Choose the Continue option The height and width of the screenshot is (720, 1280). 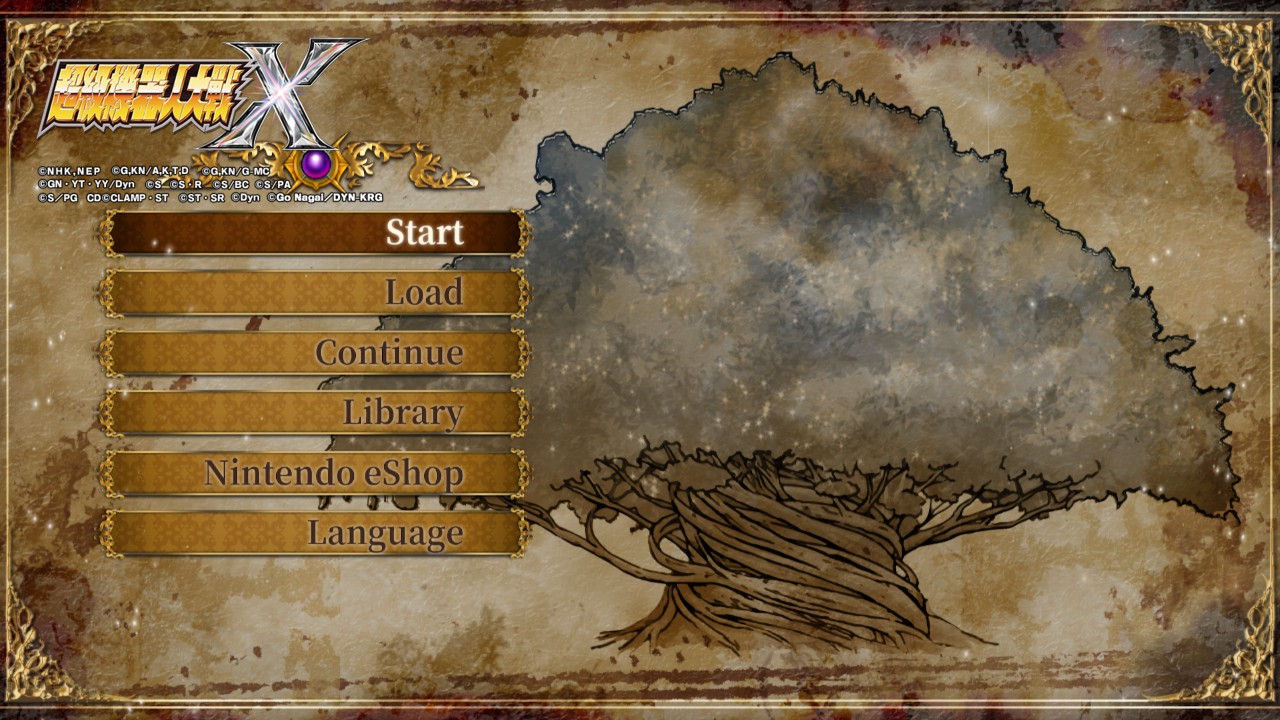point(315,353)
